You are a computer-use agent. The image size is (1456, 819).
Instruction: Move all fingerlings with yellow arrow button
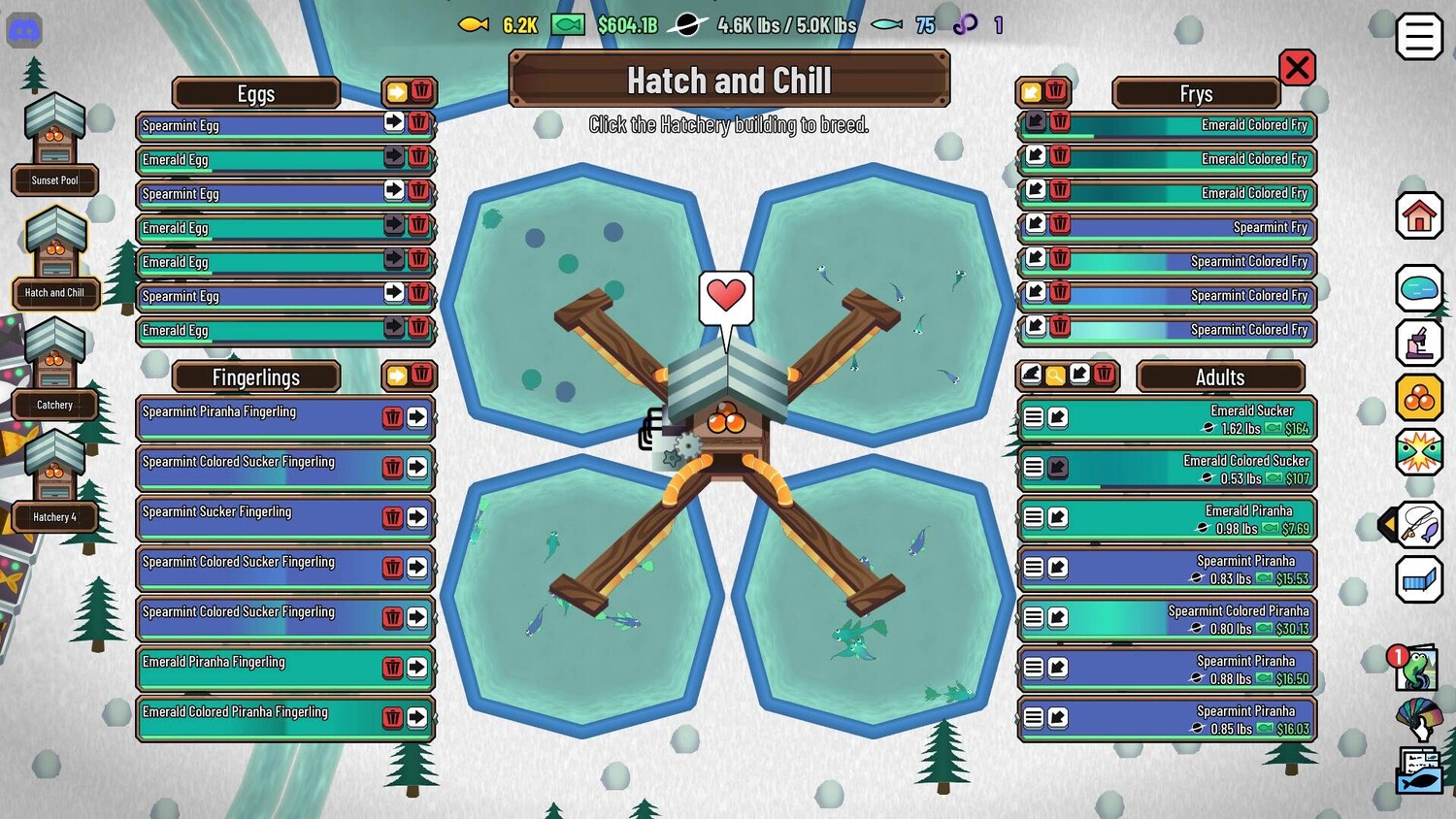click(397, 376)
